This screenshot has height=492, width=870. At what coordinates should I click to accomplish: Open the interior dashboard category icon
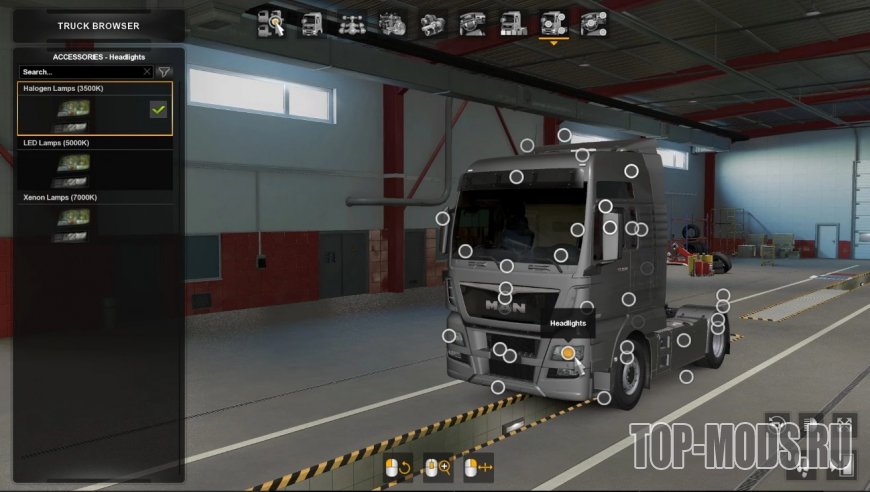click(472, 24)
